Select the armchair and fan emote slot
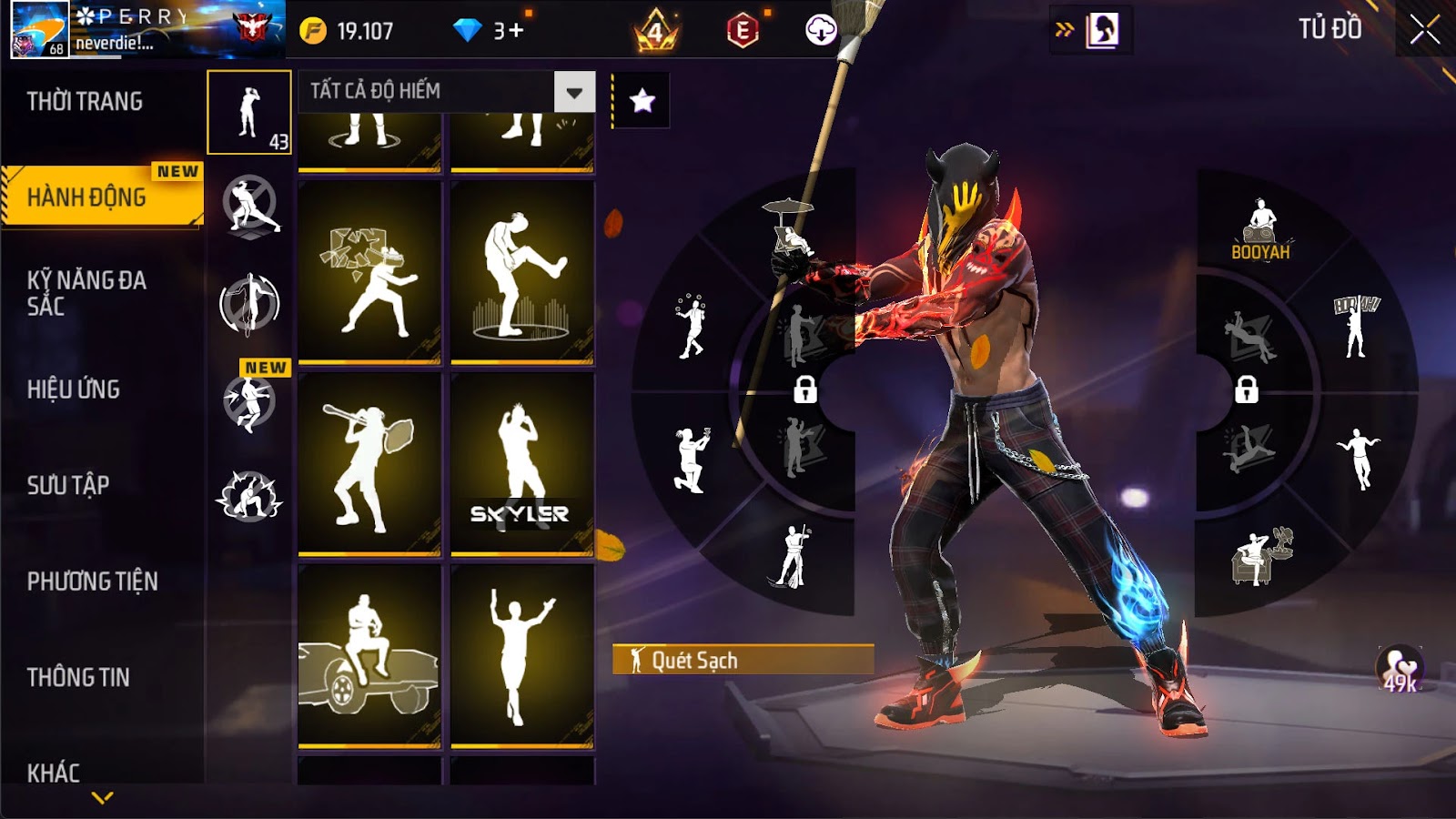Viewport: 1456px width, 819px height. point(1260,555)
